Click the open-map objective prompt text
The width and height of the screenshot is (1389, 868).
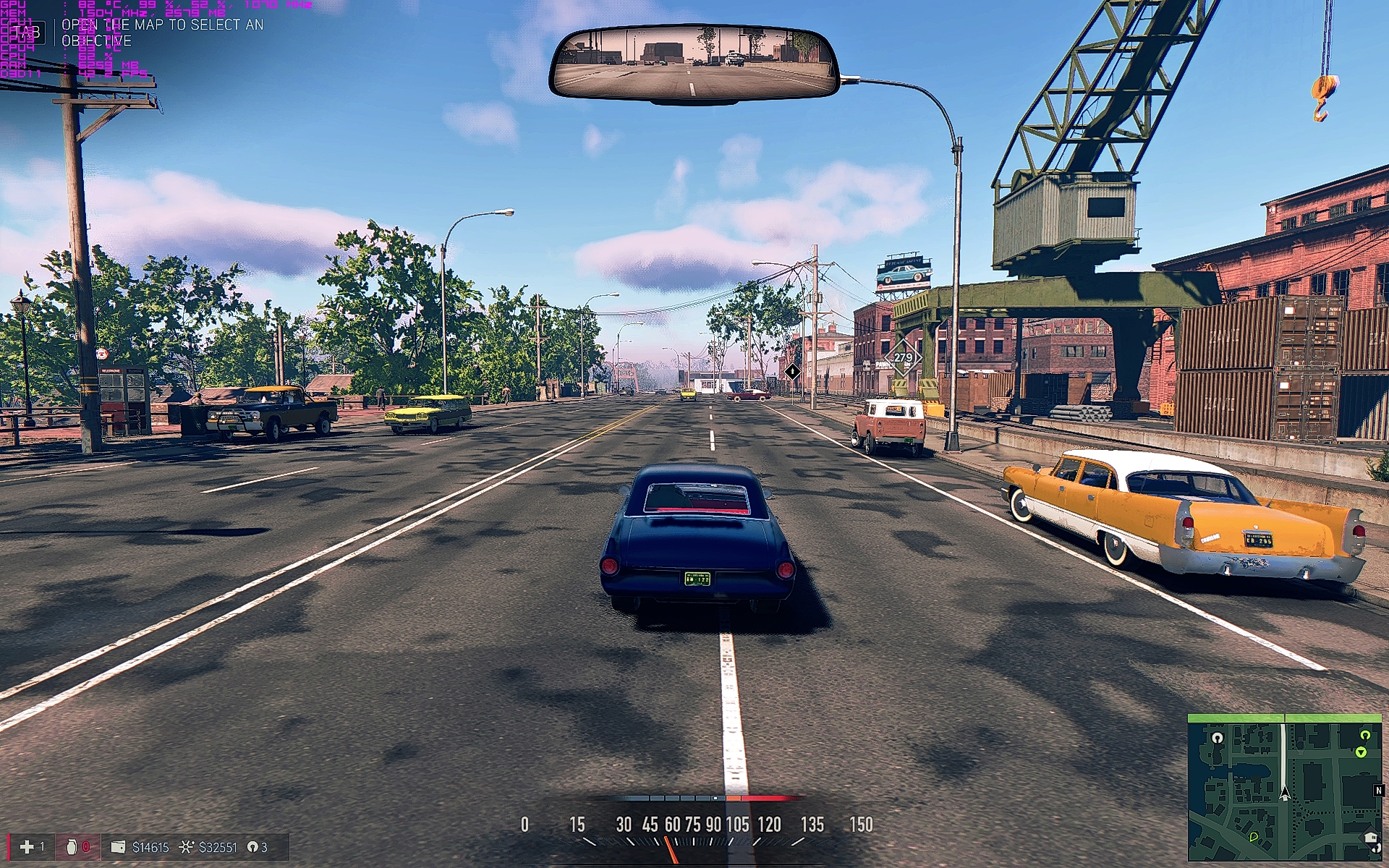[162, 33]
